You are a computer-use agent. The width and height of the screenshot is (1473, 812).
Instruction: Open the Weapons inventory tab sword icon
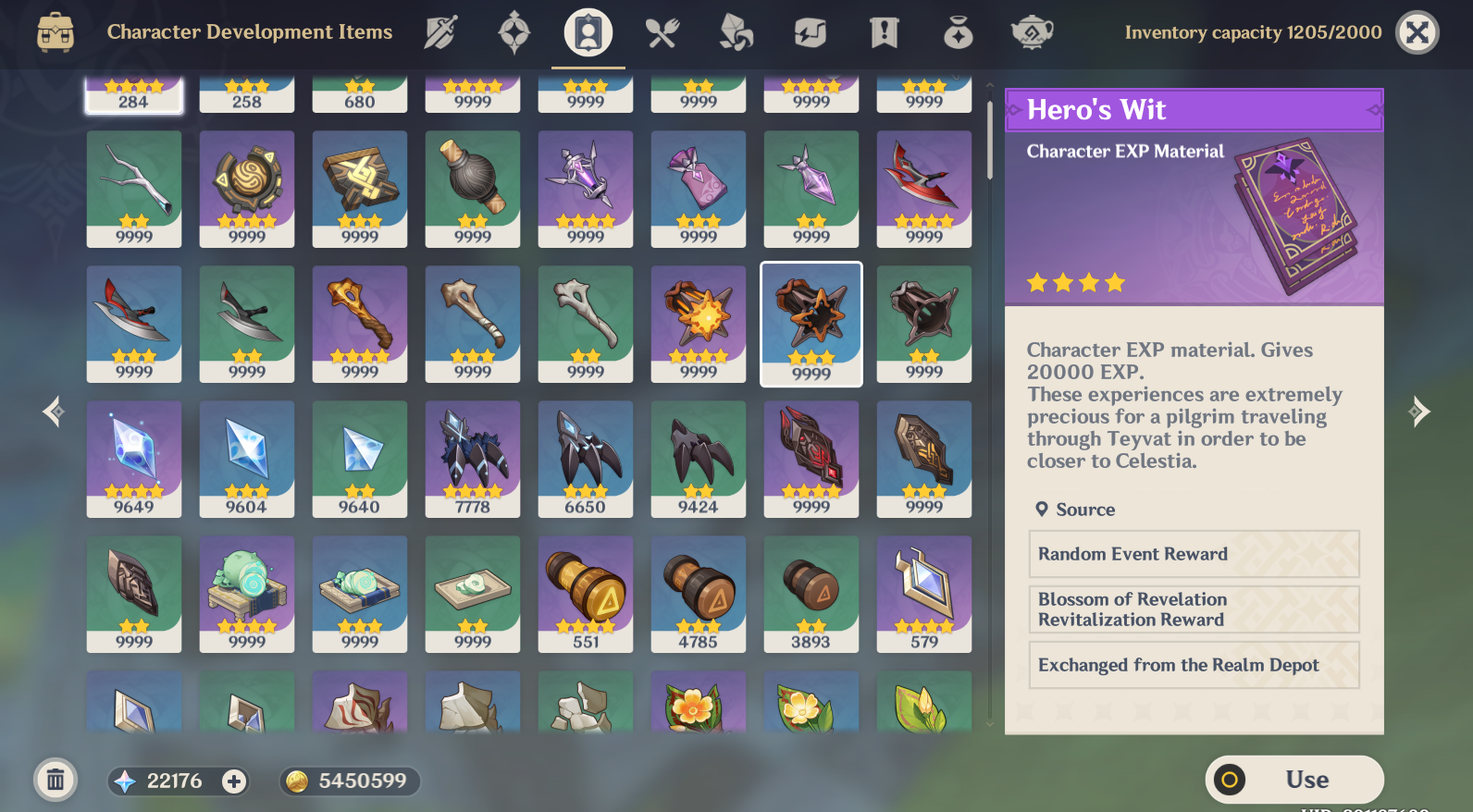pyautogui.click(x=440, y=32)
